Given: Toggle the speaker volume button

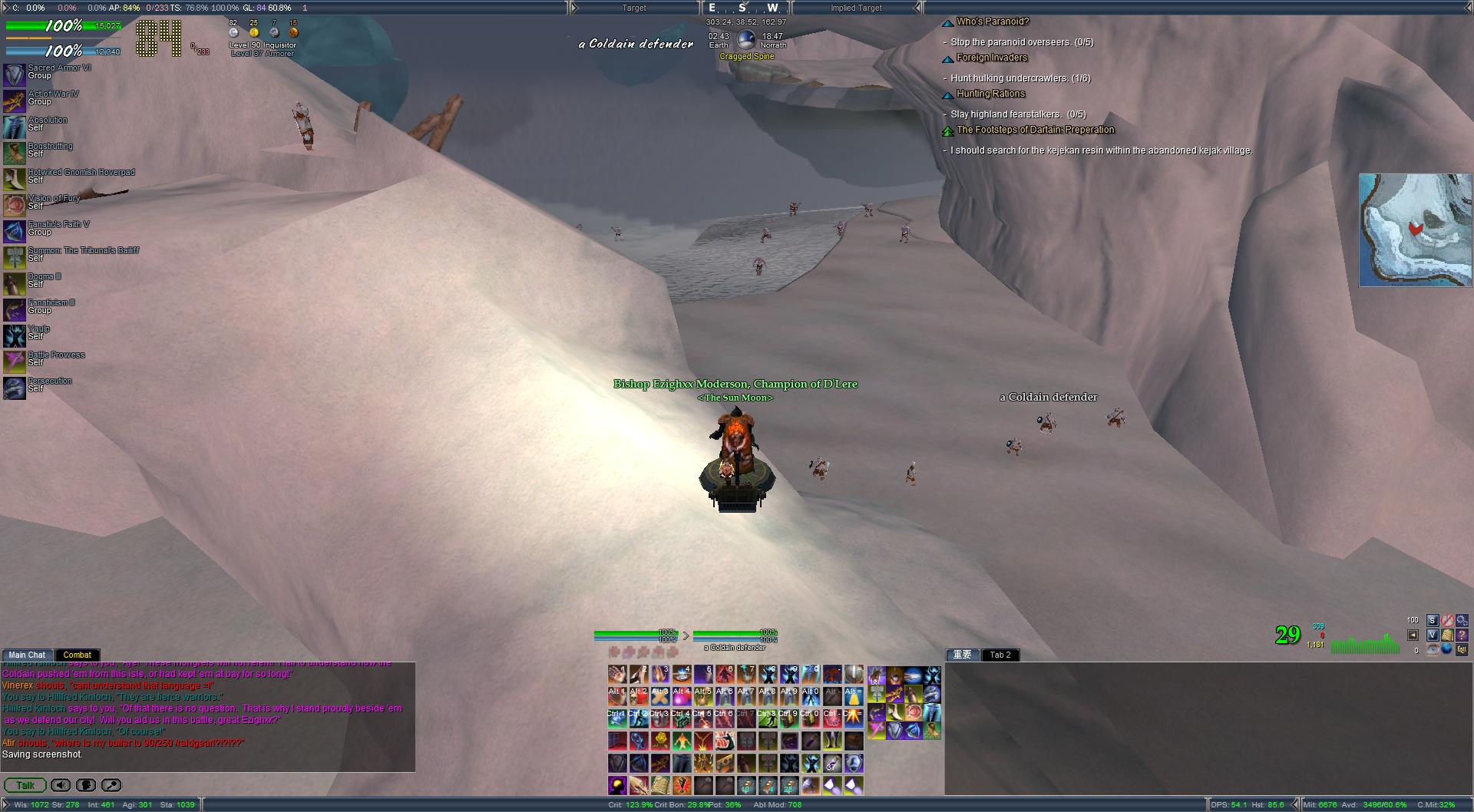Looking at the screenshot, I should (x=61, y=785).
